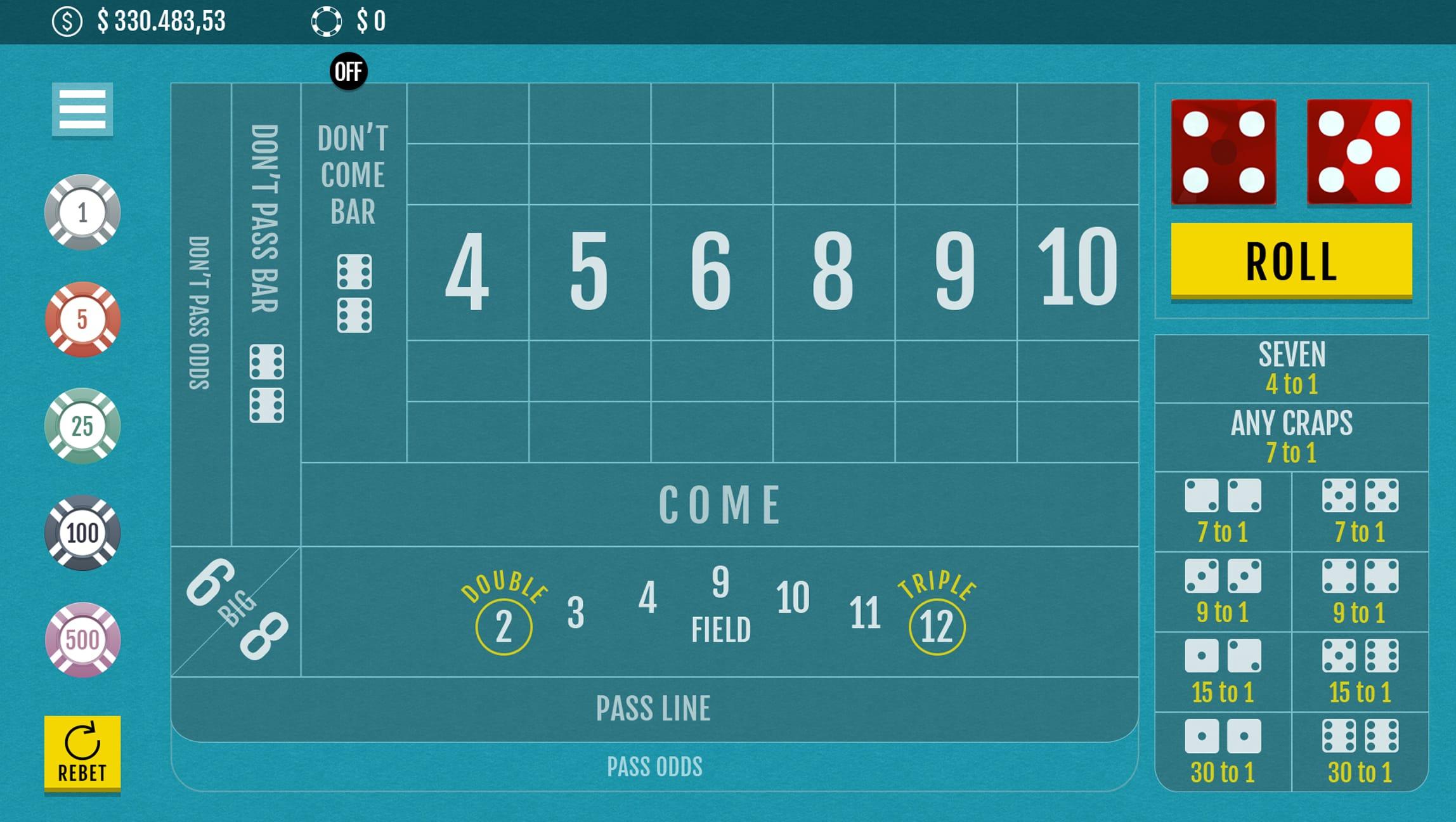
Task: Choose the purple 500 chip
Action: pyautogui.click(x=82, y=639)
